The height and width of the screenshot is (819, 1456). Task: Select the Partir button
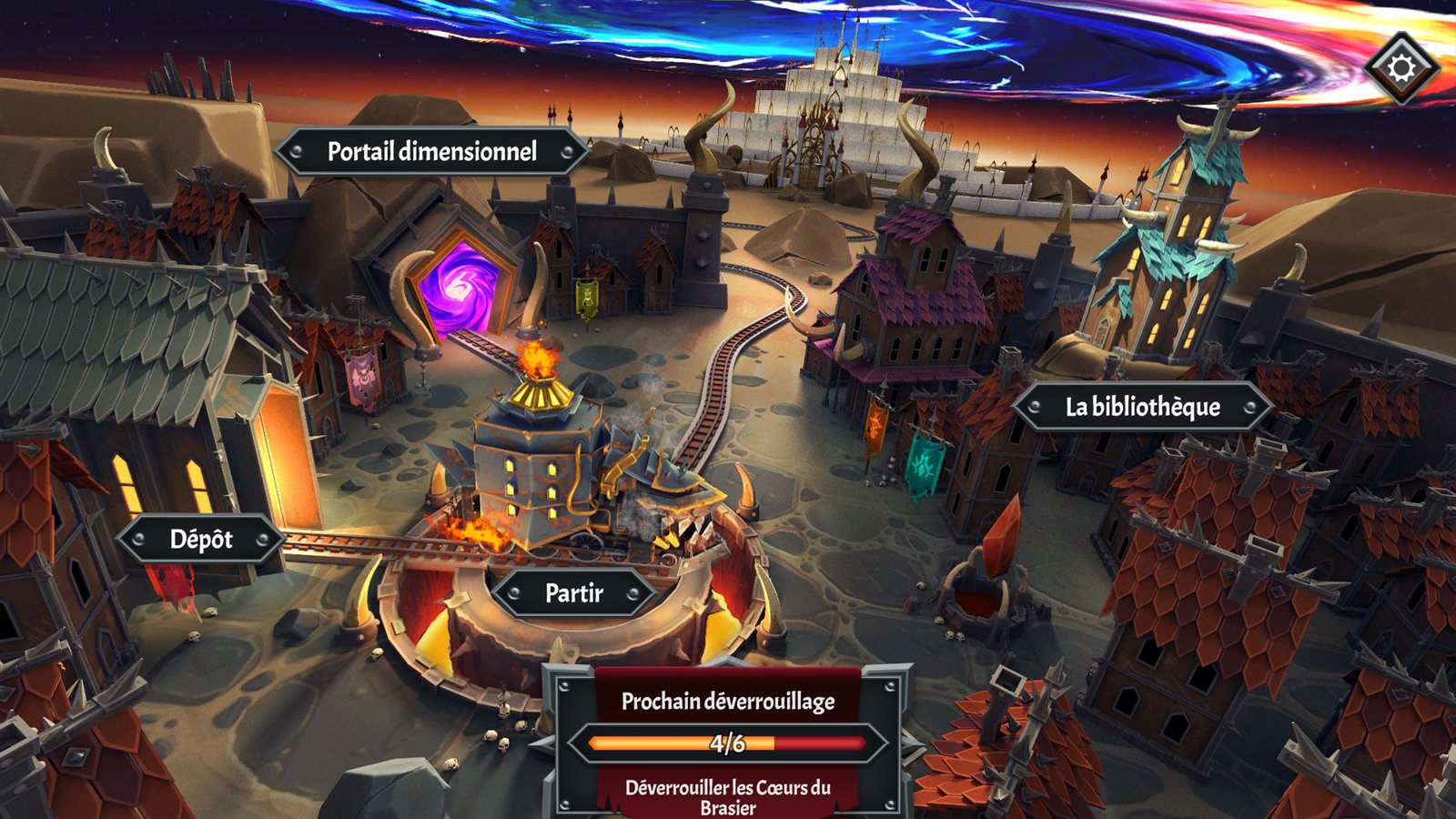(x=573, y=593)
